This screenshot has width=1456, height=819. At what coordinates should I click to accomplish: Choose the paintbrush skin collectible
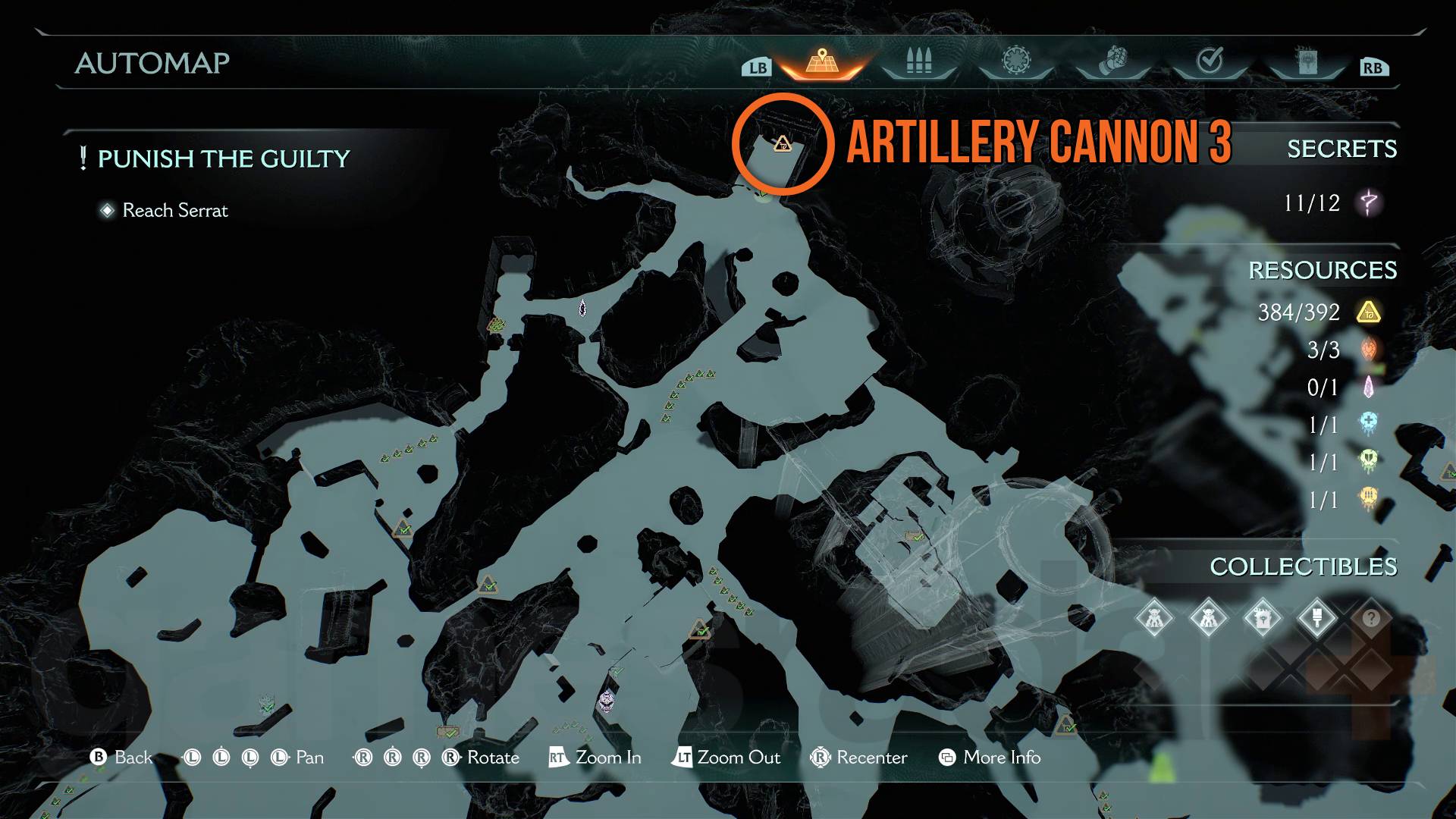(x=1317, y=619)
